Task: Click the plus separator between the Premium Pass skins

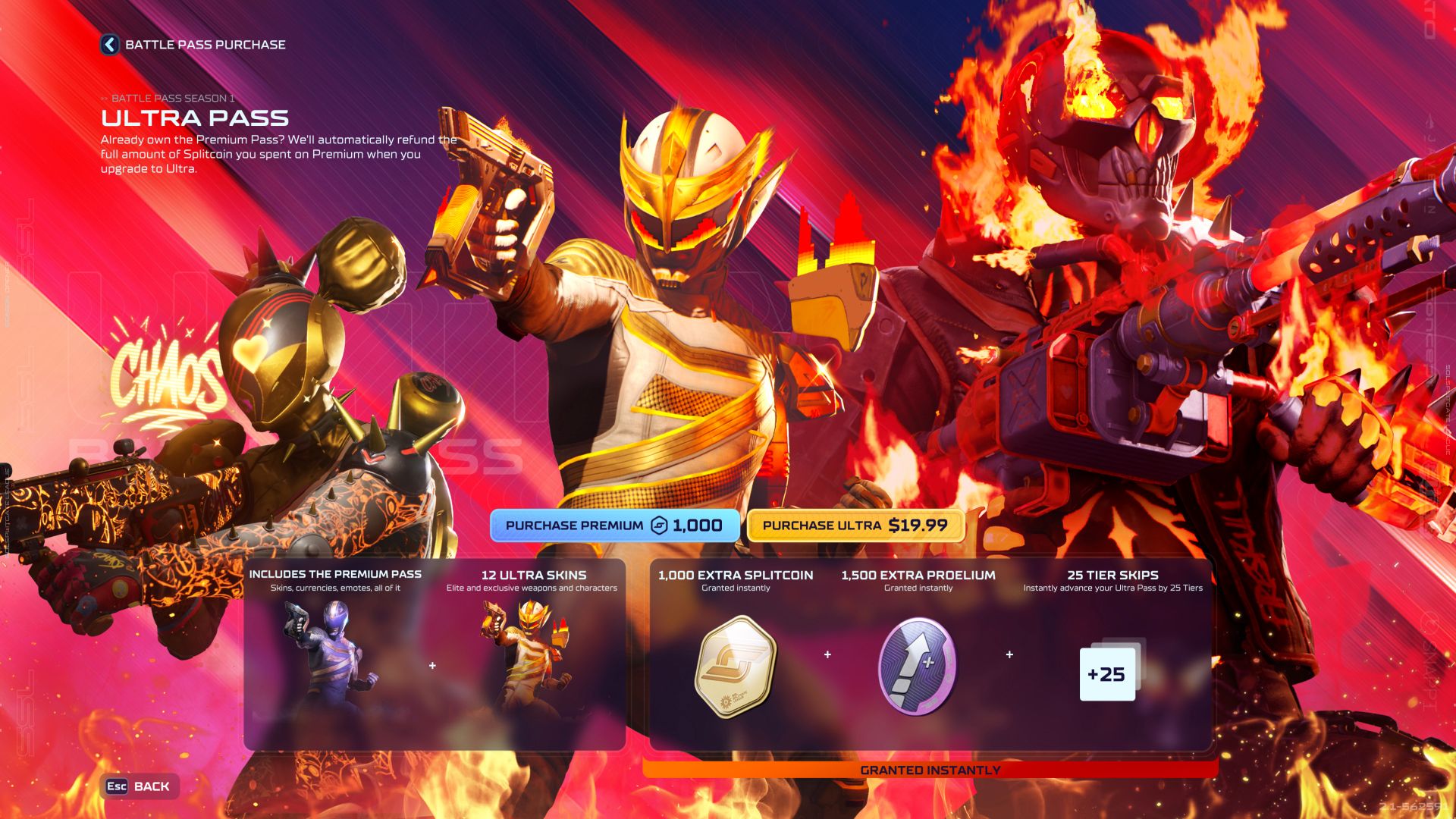Action: pyautogui.click(x=433, y=666)
